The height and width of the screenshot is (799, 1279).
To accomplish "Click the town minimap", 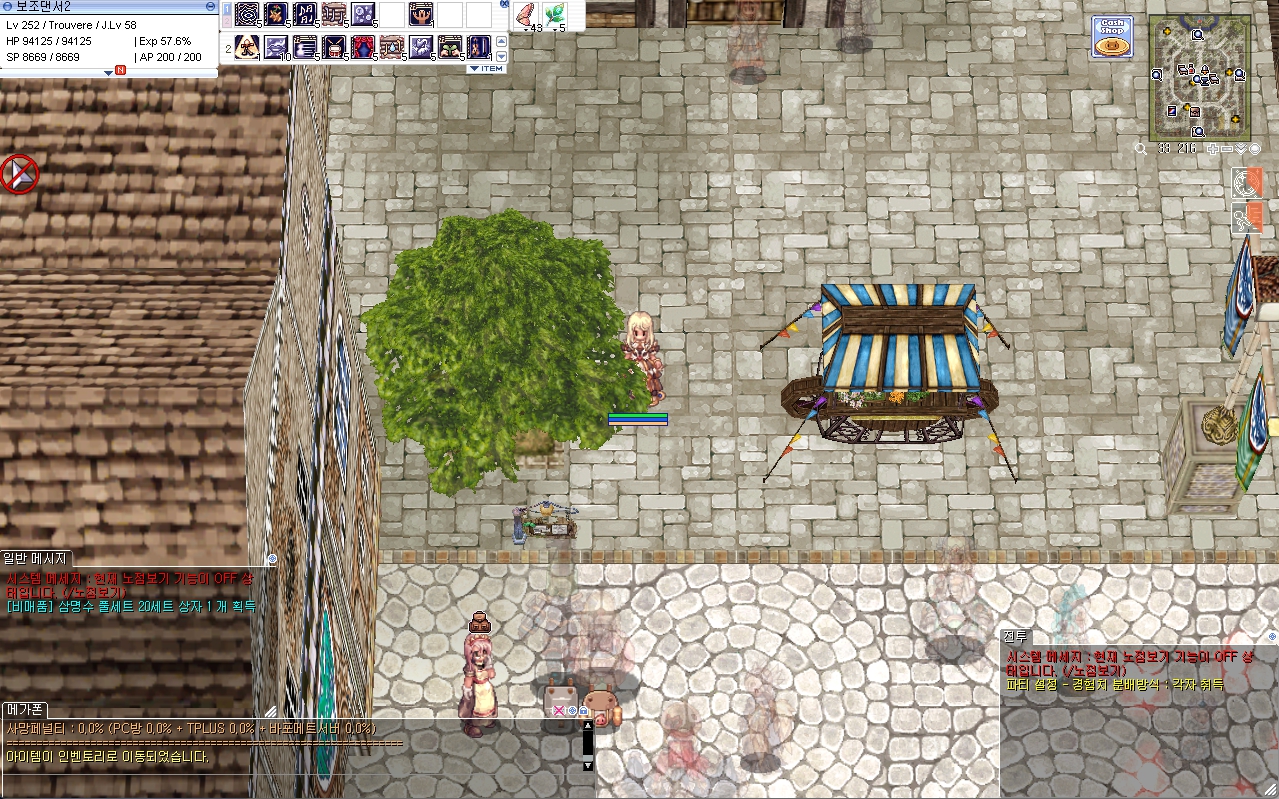I will click(x=1199, y=78).
